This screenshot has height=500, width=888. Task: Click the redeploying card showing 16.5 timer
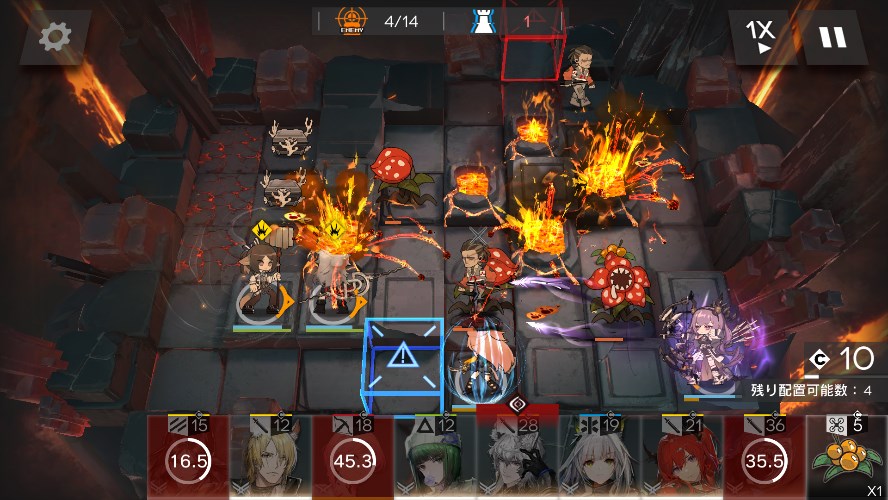tap(188, 458)
